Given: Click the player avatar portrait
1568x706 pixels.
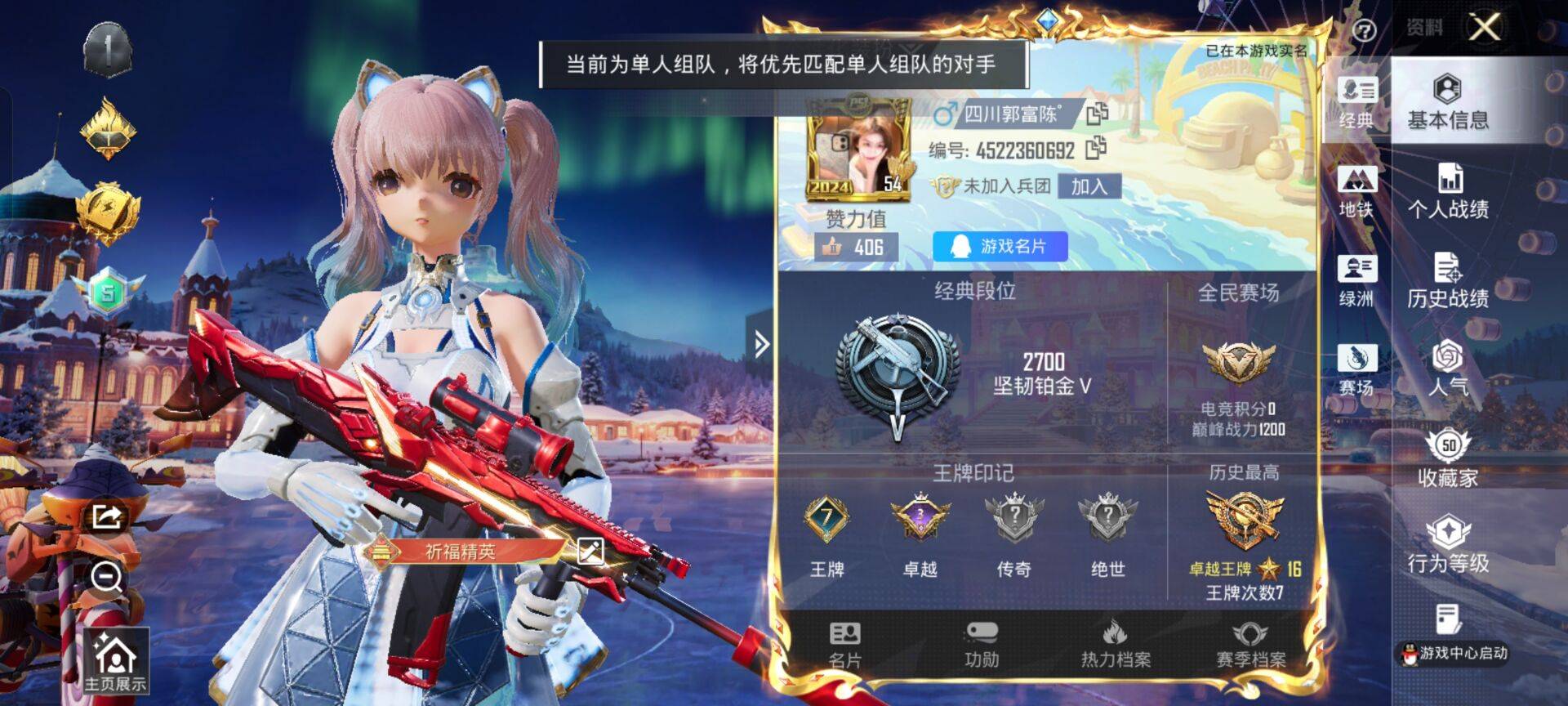Looking at the screenshot, I should tap(857, 151).
